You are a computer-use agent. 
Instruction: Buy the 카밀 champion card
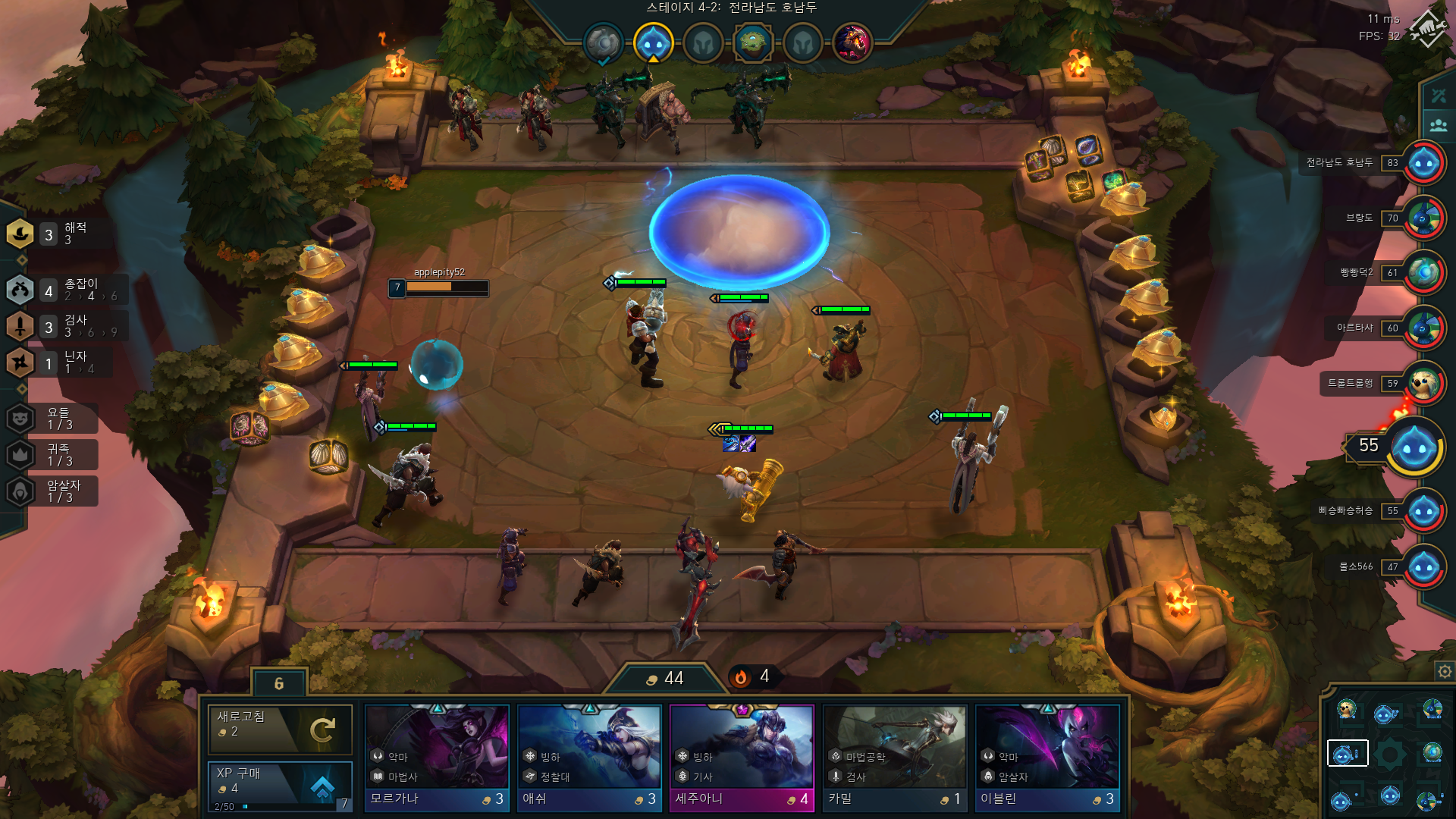895,758
